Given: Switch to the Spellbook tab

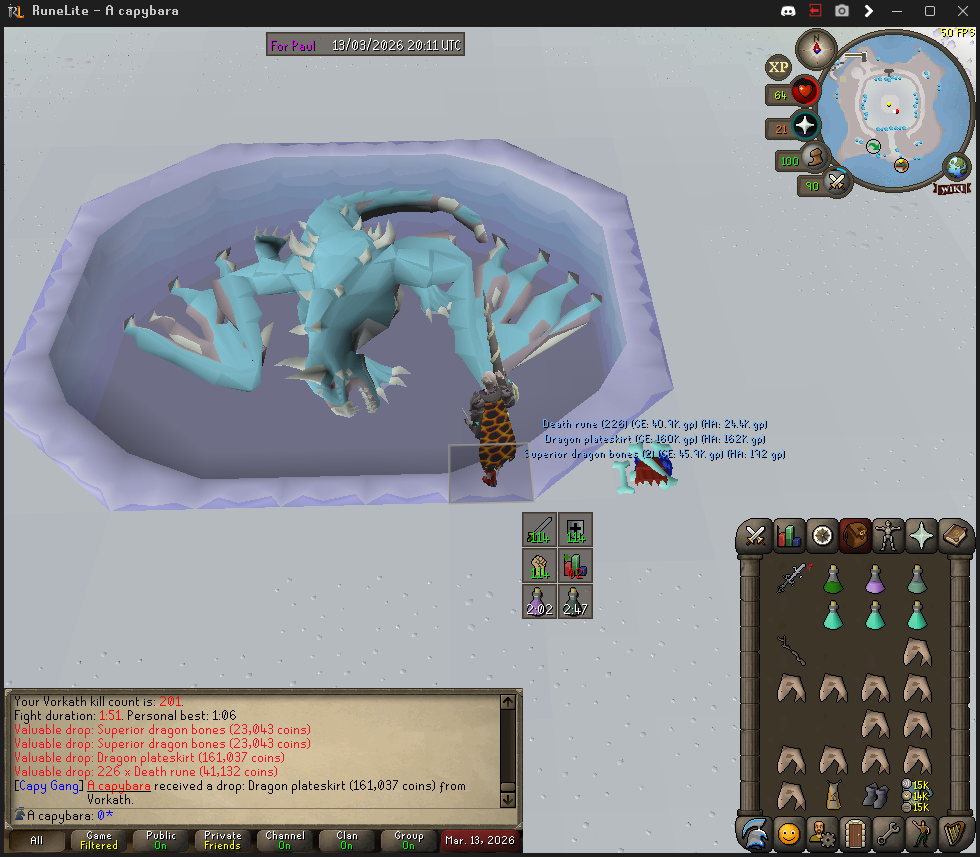Looking at the screenshot, I should click(x=954, y=536).
